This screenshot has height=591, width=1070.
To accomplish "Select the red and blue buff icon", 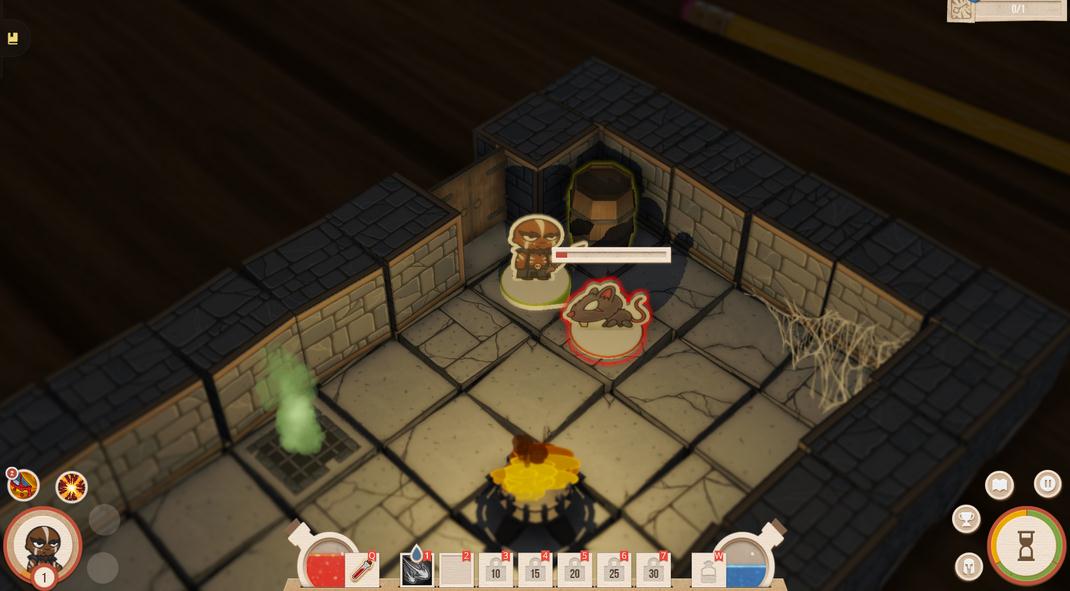I will 23,486.
